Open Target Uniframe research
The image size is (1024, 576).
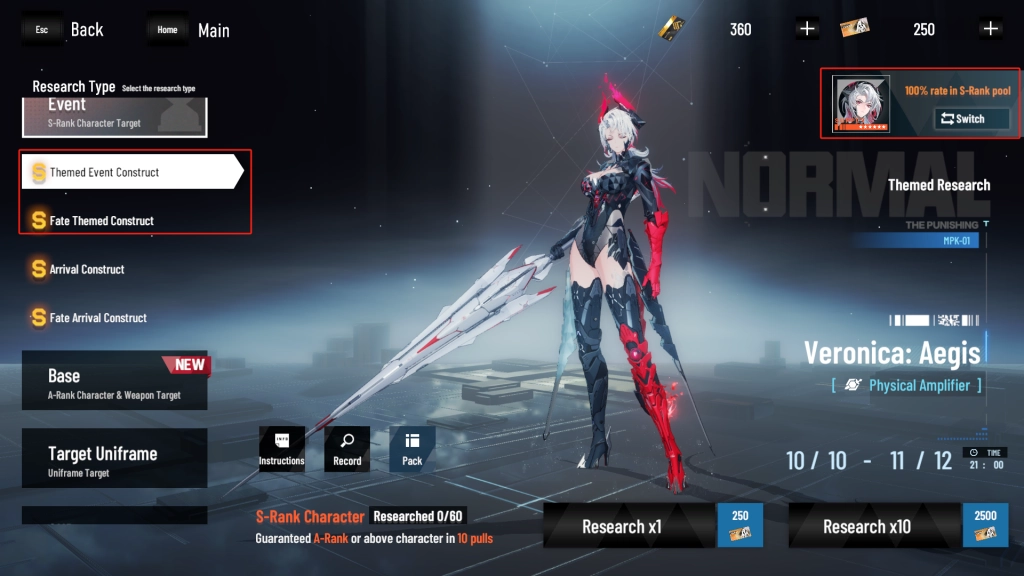click(114, 458)
